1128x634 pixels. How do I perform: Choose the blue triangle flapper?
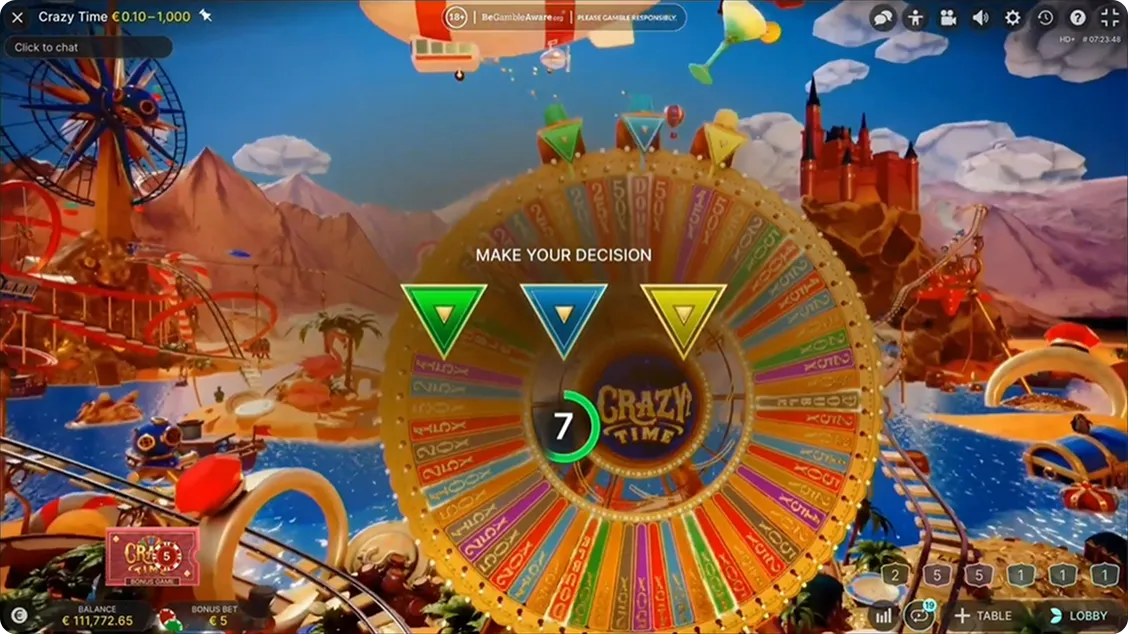[564, 317]
